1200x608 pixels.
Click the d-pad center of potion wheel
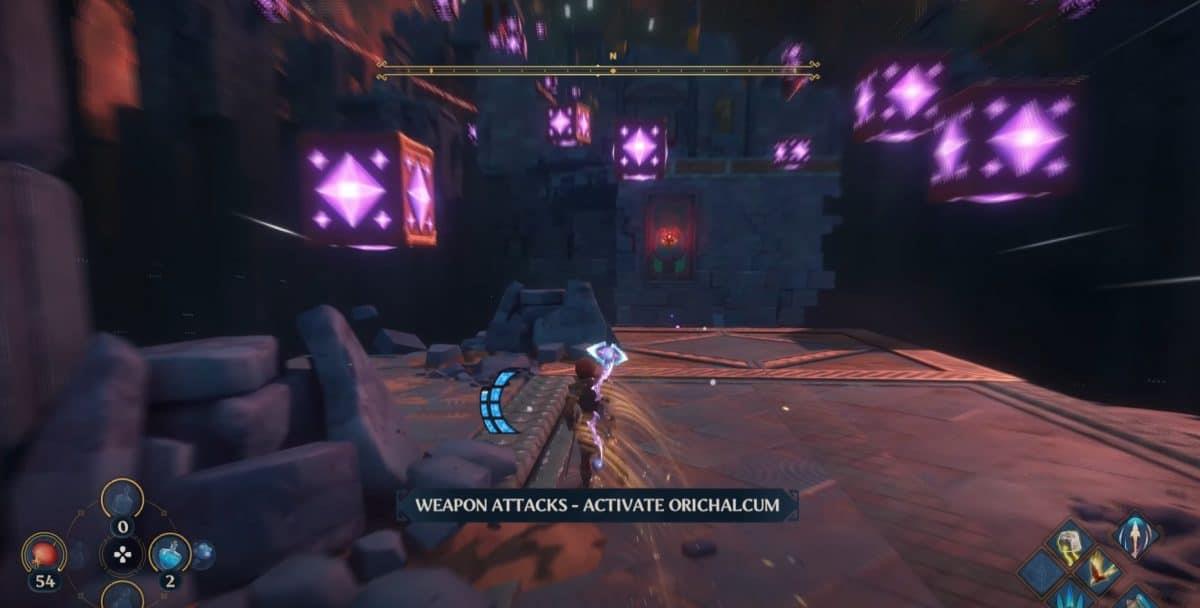pyautogui.click(x=121, y=554)
